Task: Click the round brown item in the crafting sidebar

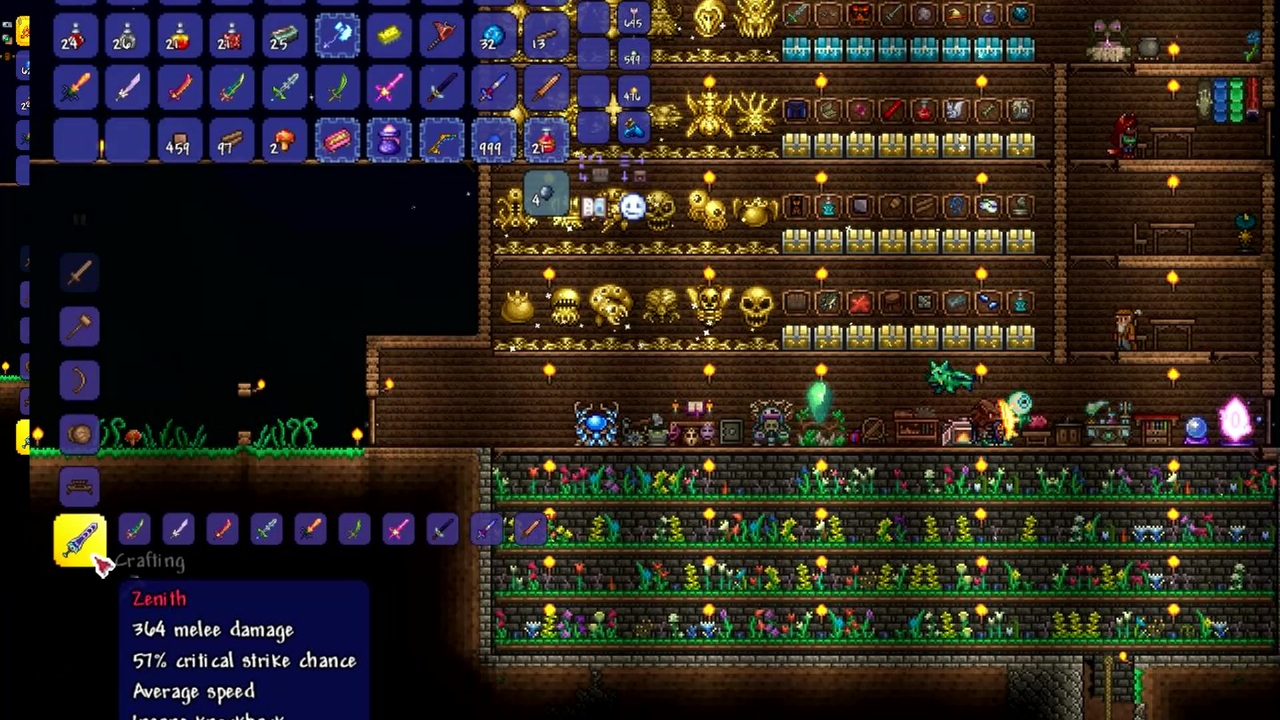Action: click(x=80, y=432)
